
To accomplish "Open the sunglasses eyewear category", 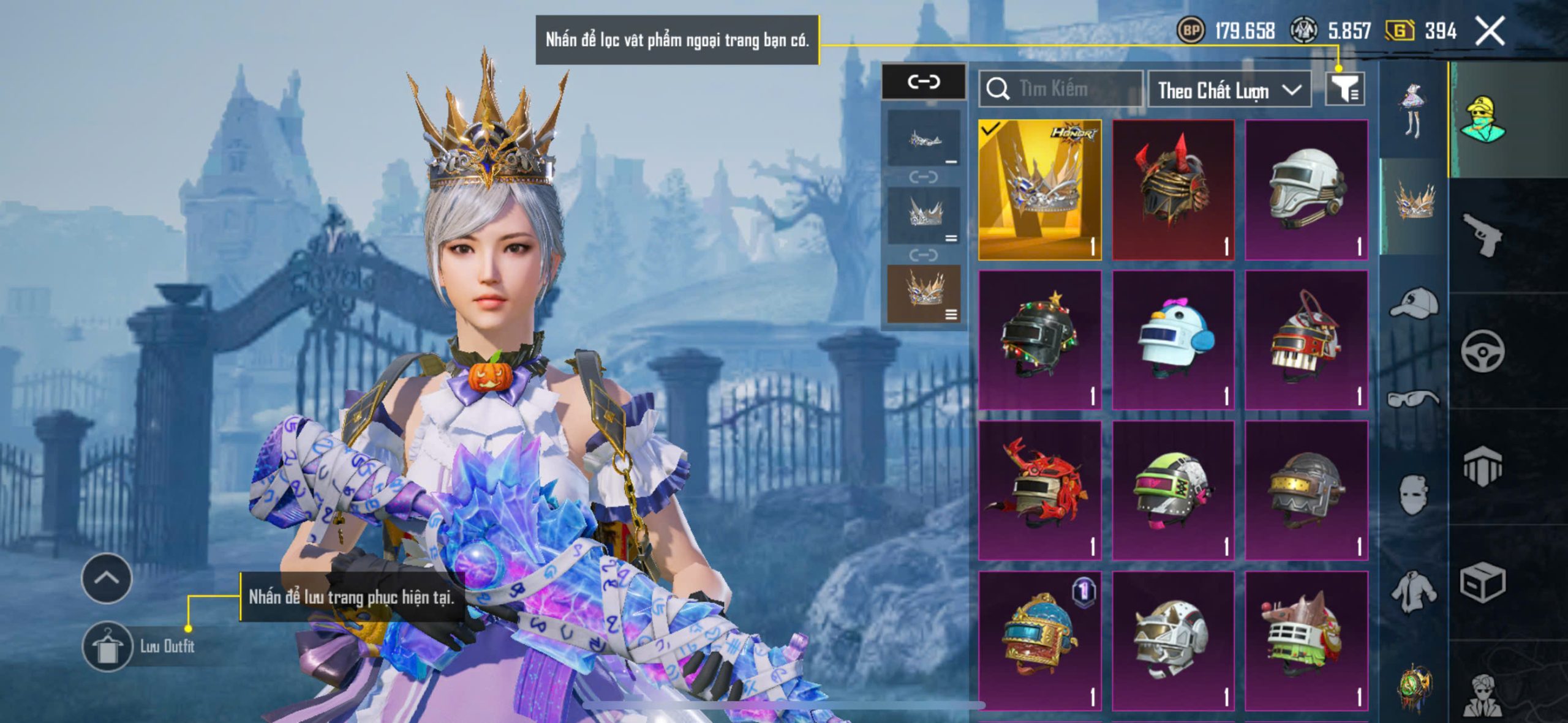I will click(1414, 399).
